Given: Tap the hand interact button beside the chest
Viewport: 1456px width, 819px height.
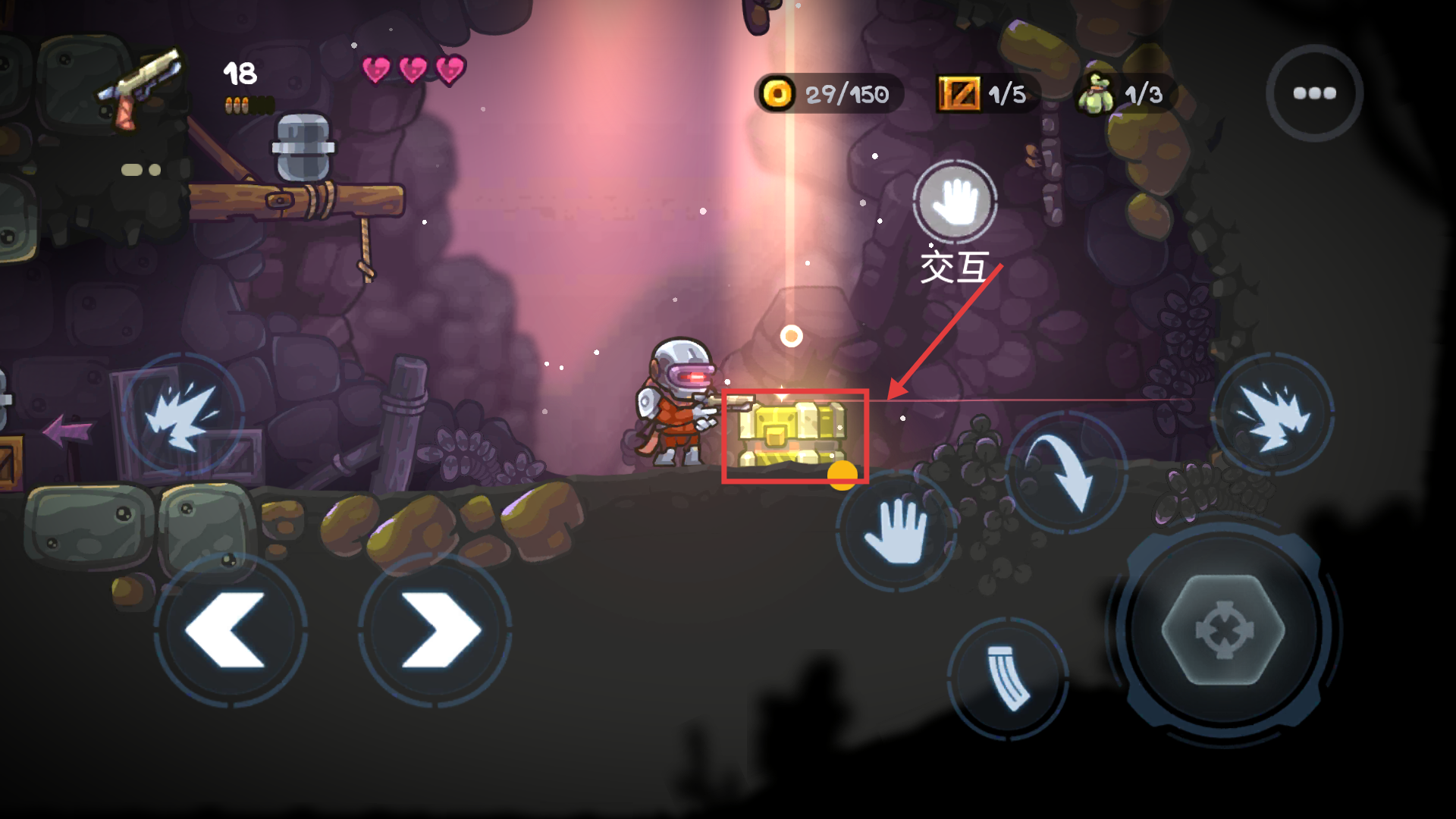Looking at the screenshot, I should point(897,530).
